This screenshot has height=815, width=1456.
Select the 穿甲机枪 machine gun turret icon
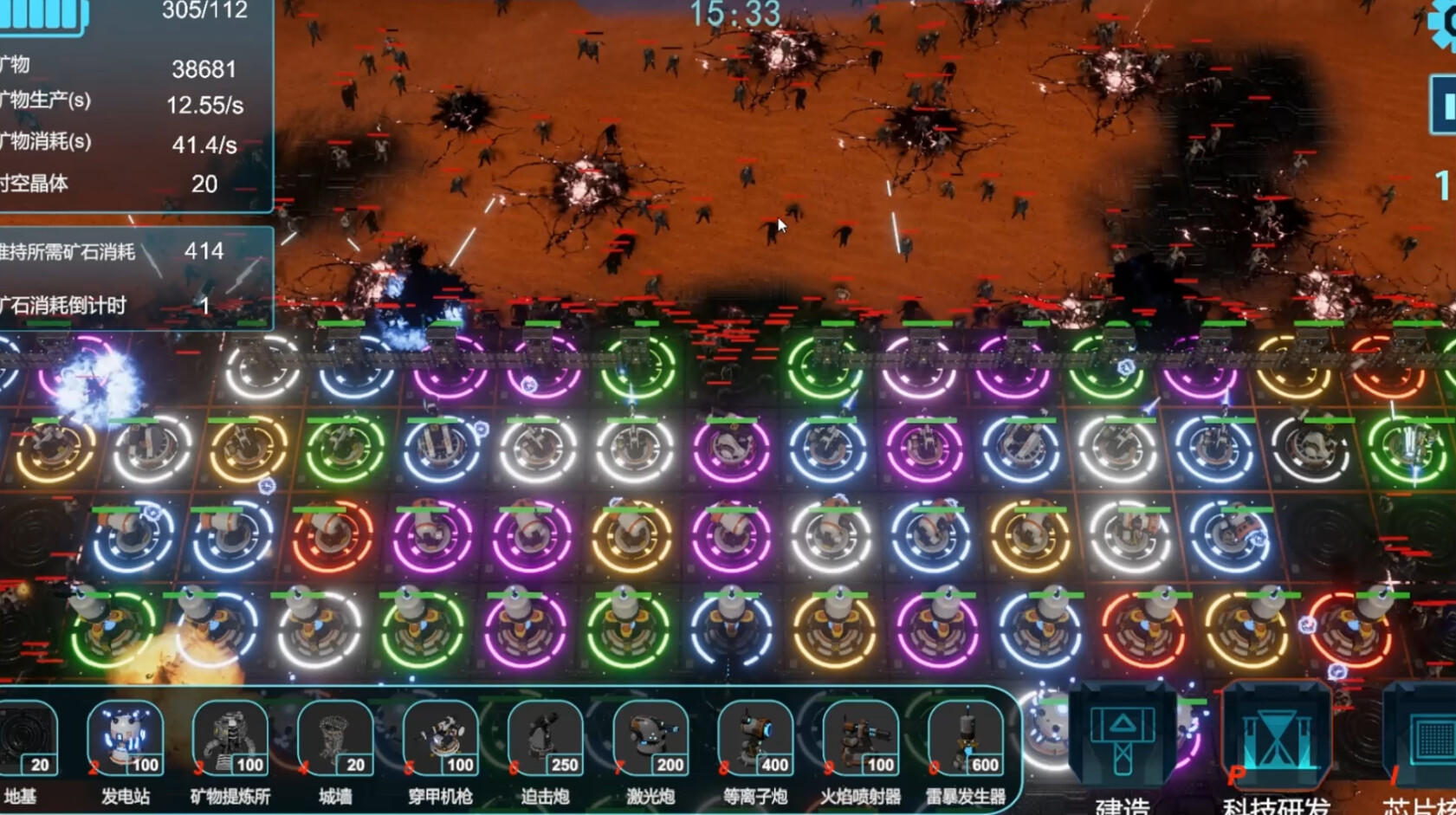[x=439, y=741]
